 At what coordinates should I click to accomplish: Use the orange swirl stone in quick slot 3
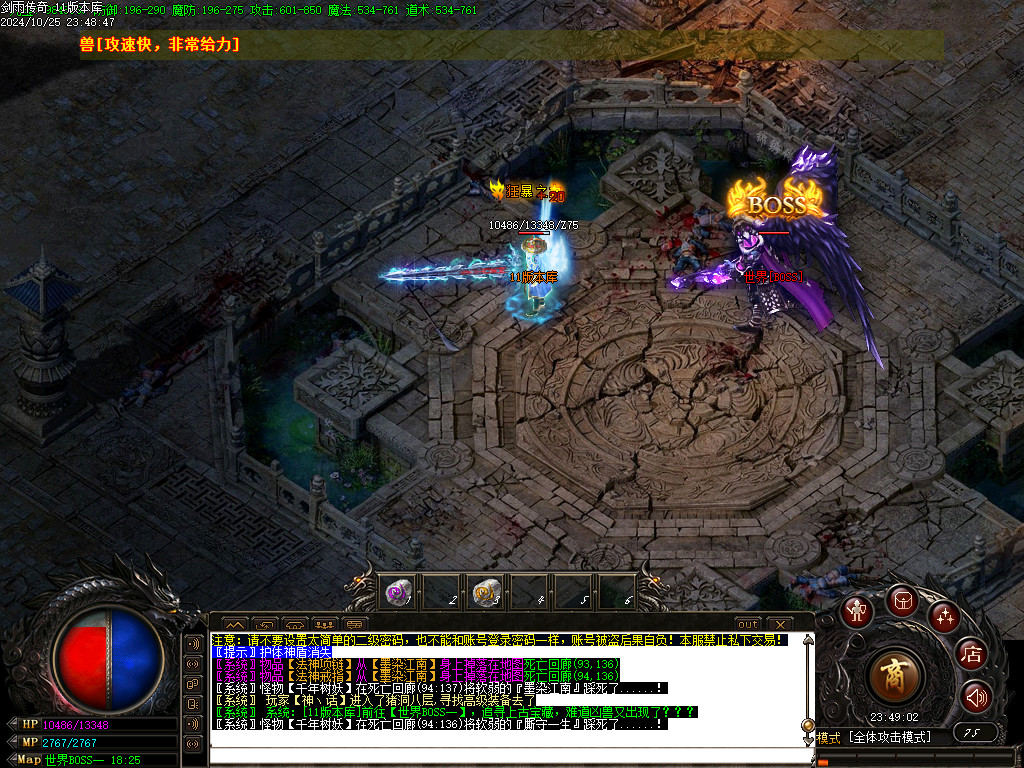(487, 592)
